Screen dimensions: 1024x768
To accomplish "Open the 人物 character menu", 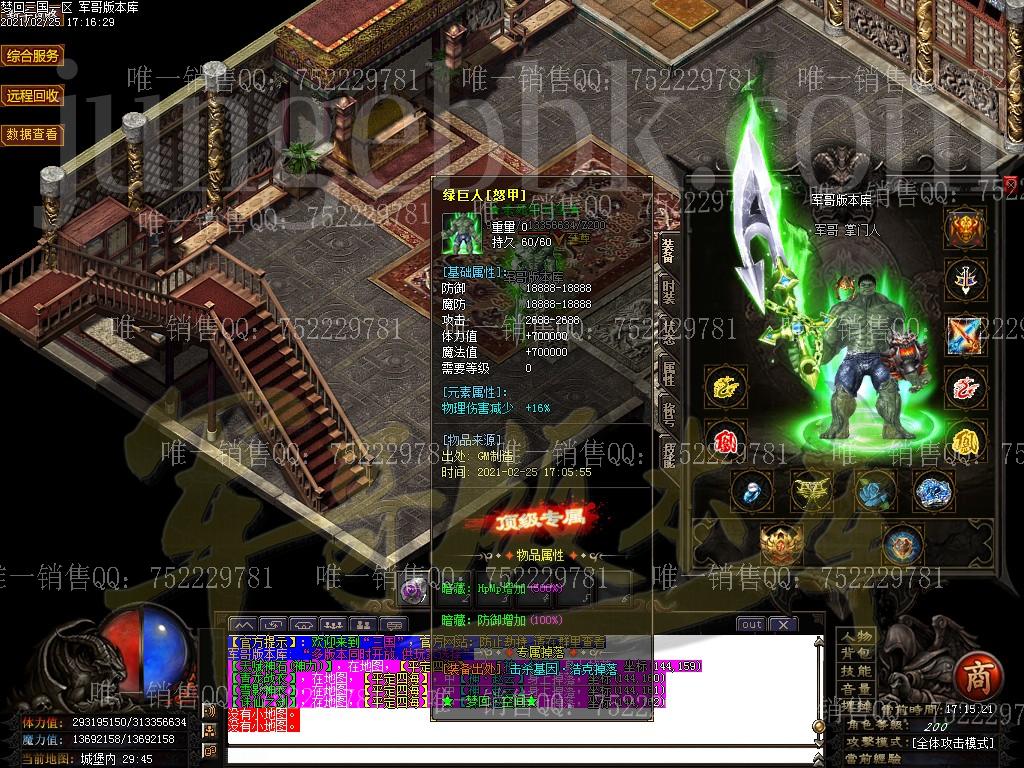I will point(856,636).
